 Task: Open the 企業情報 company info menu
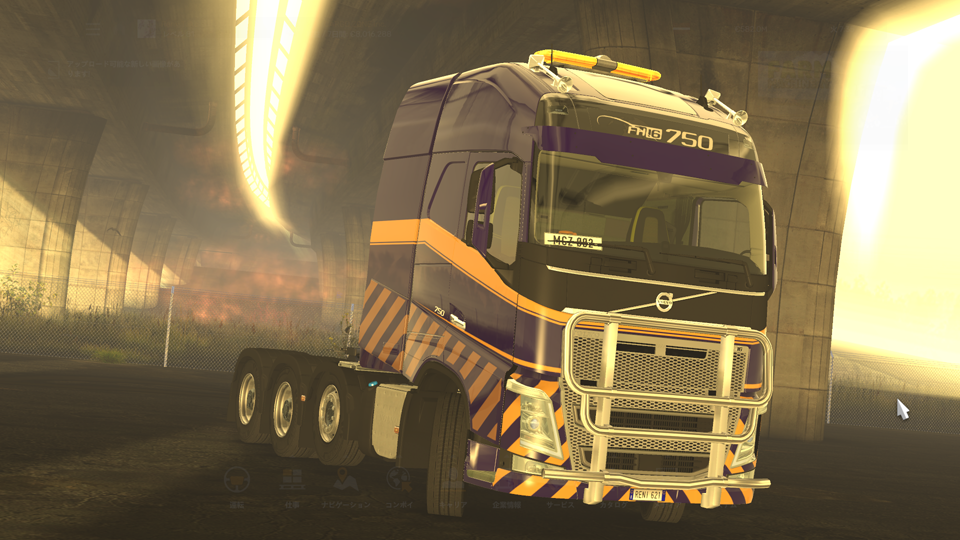click(507, 503)
